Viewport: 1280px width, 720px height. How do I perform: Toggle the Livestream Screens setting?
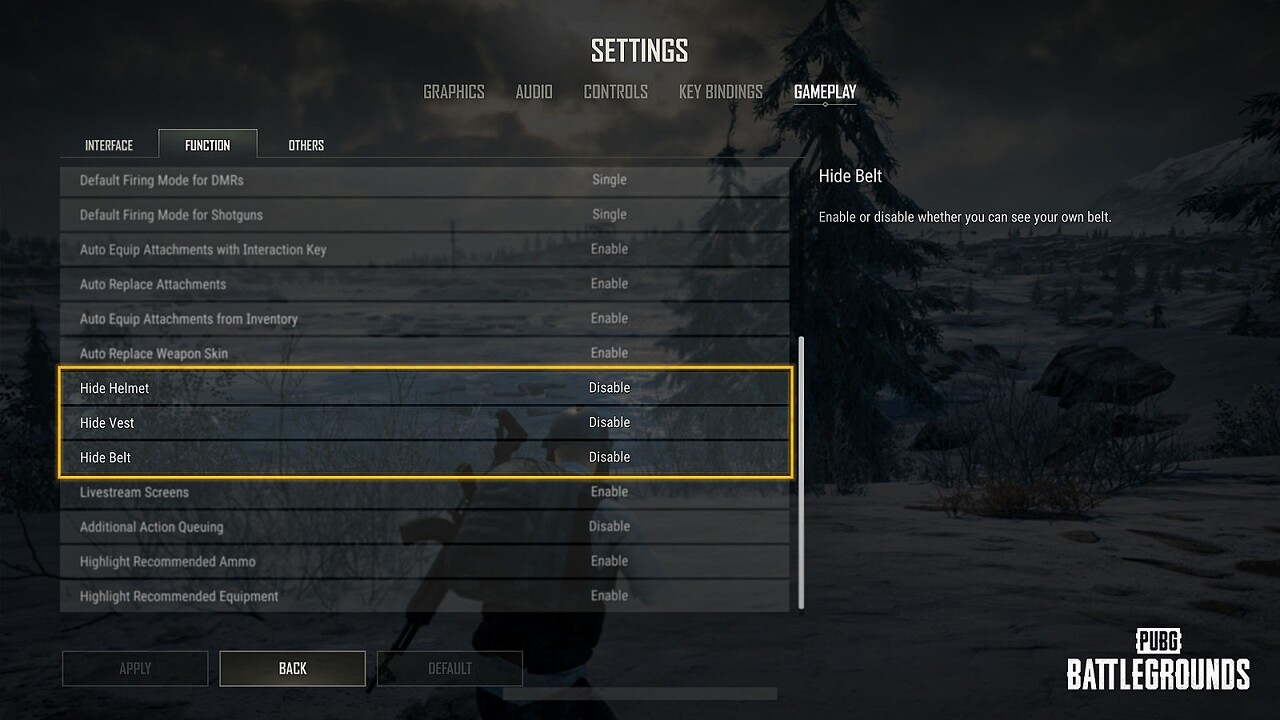609,492
